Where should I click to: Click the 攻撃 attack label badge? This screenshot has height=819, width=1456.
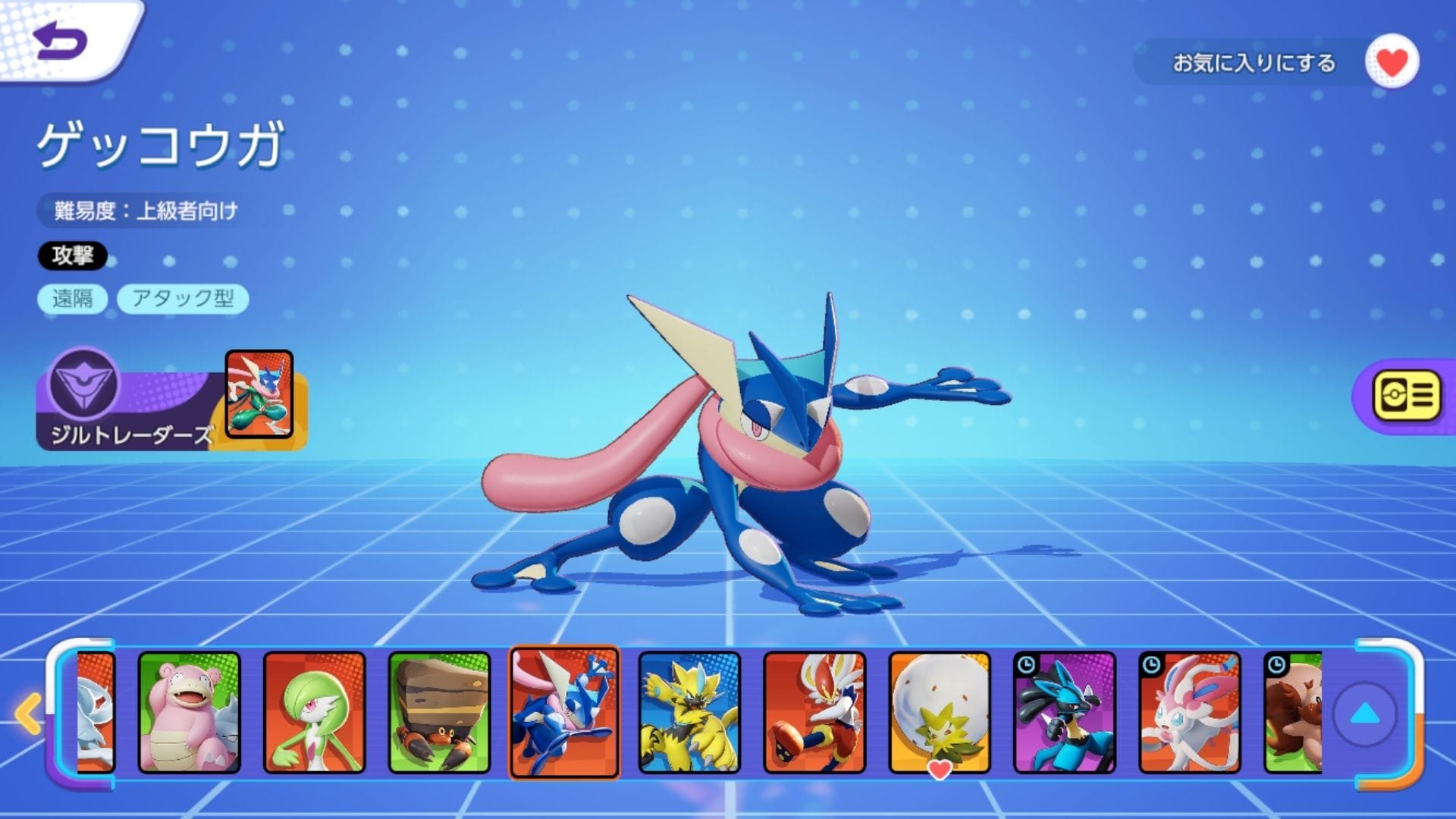(73, 256)
